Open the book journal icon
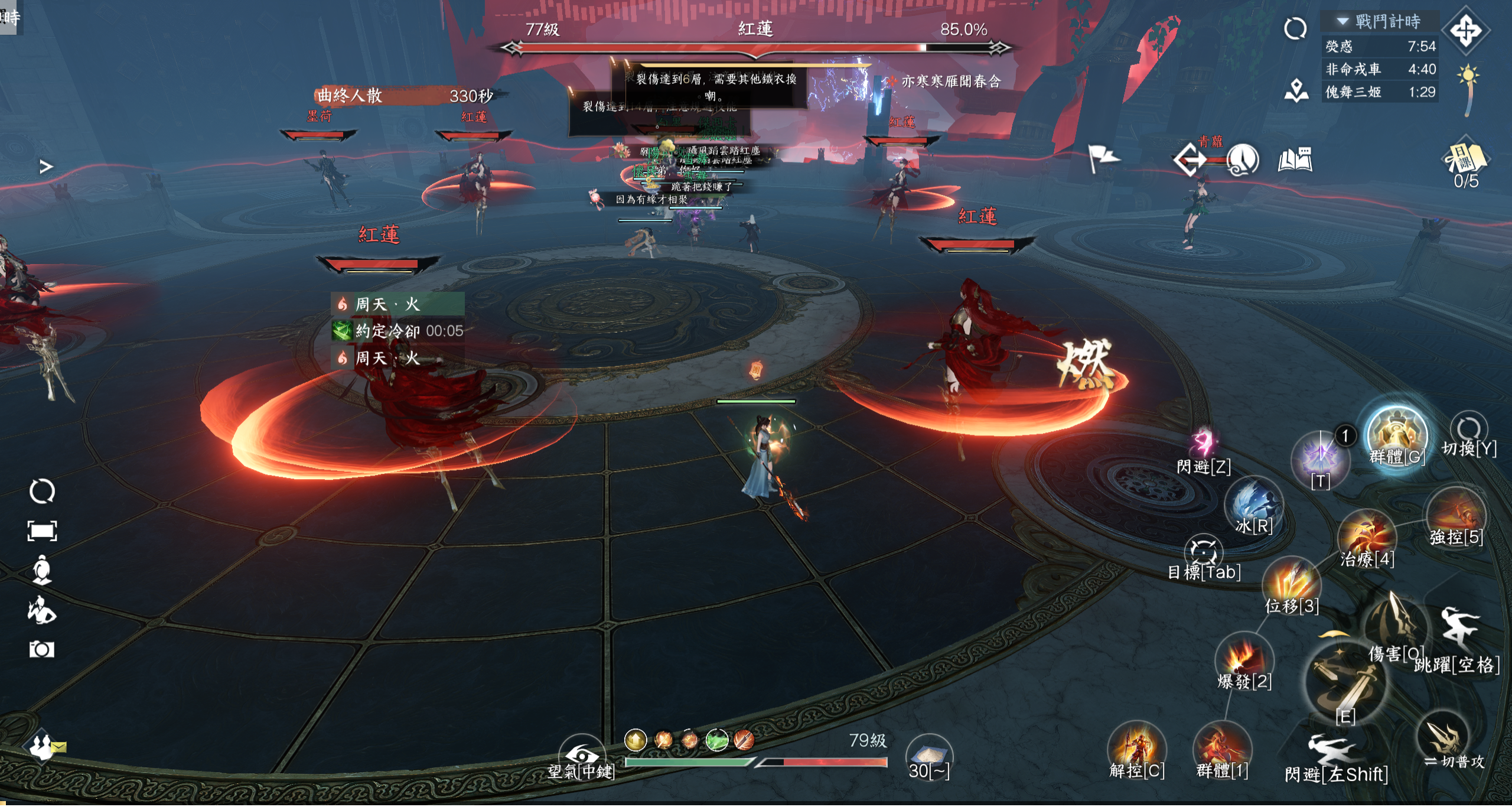This screenshot has width=1512, height=807. [x=1295, y=160]
